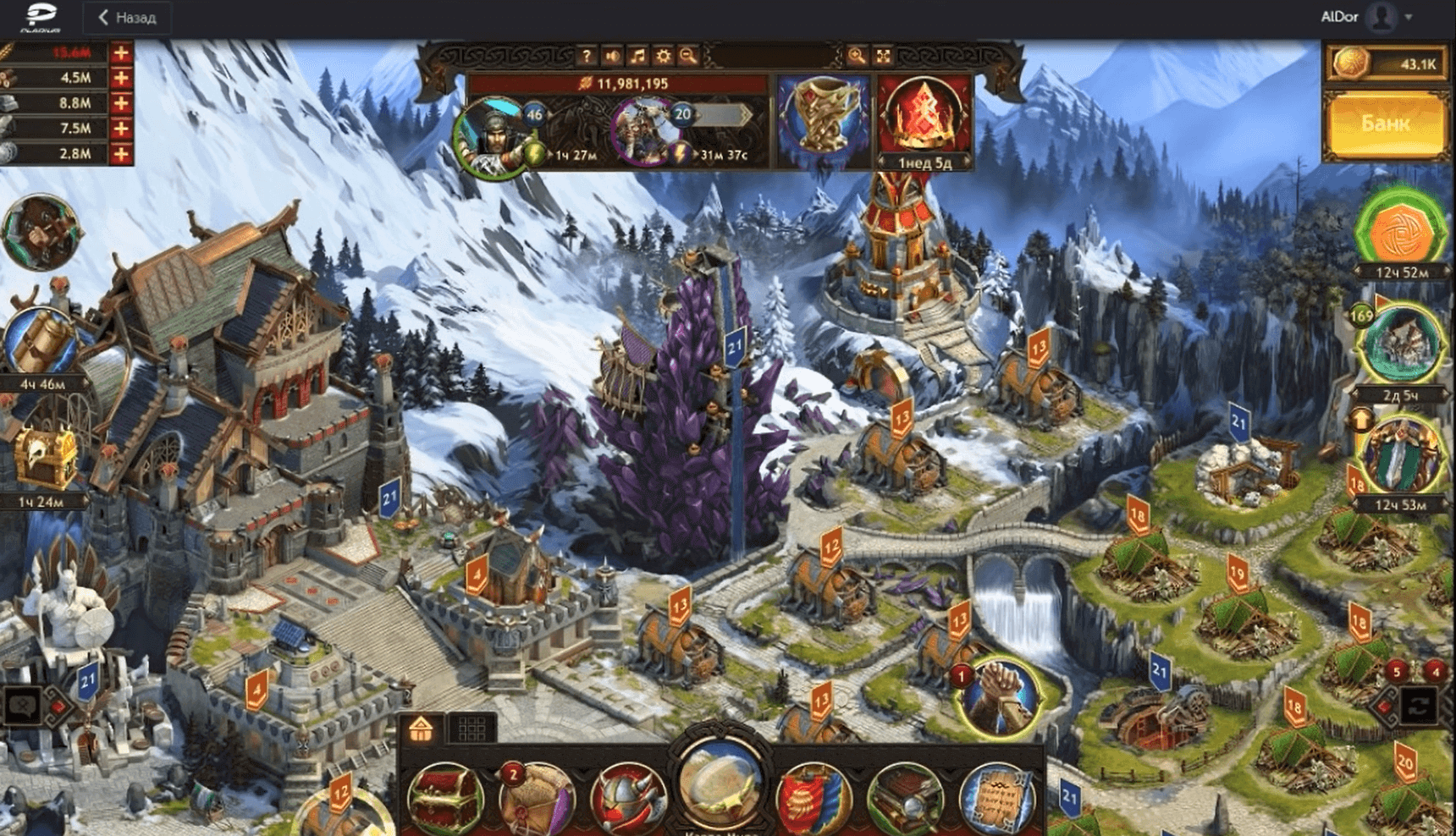
Task: Zoom out with the minus magnifier
Action: [x=688, y=57]
